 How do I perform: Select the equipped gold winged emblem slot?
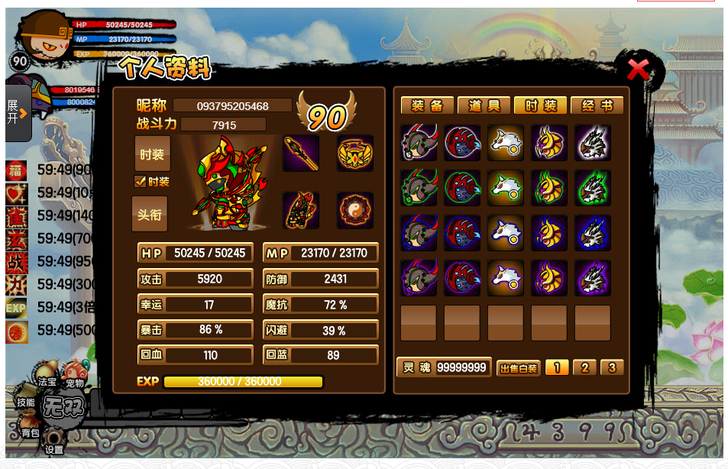pyautogui.click(x=355, y=153)
